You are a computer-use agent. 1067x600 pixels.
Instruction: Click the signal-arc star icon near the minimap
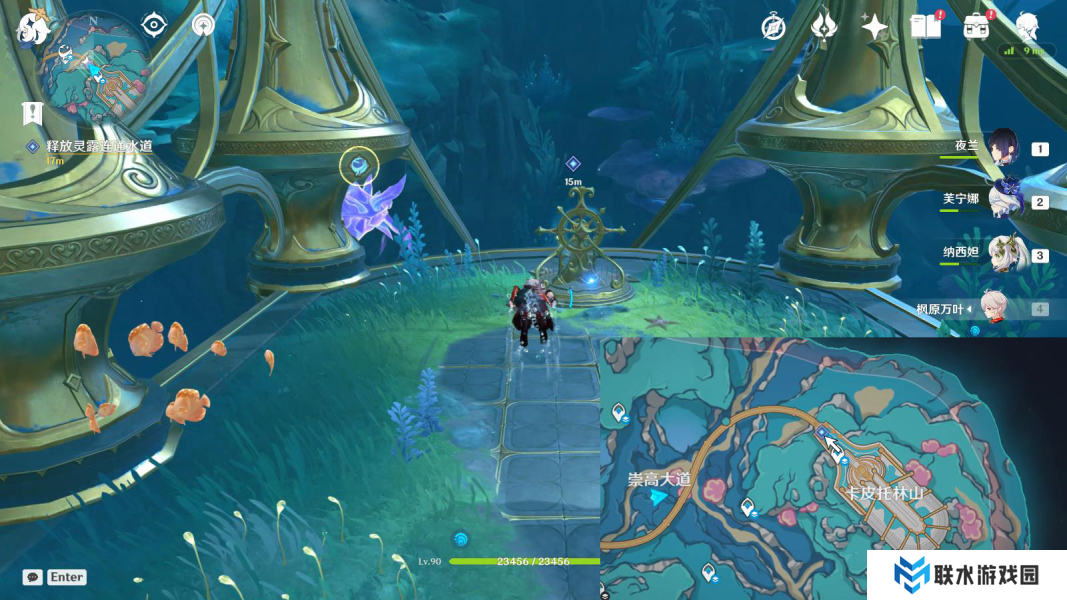(203, 25)
